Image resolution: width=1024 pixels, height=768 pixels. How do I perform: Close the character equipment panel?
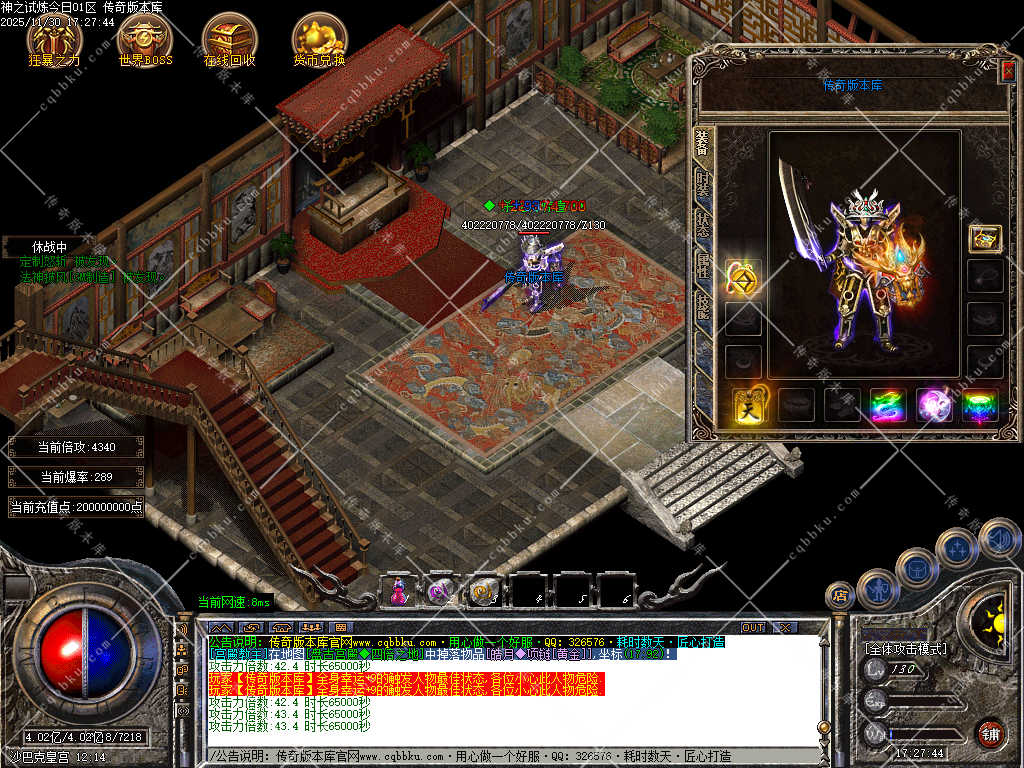[x=1007, y=71]
